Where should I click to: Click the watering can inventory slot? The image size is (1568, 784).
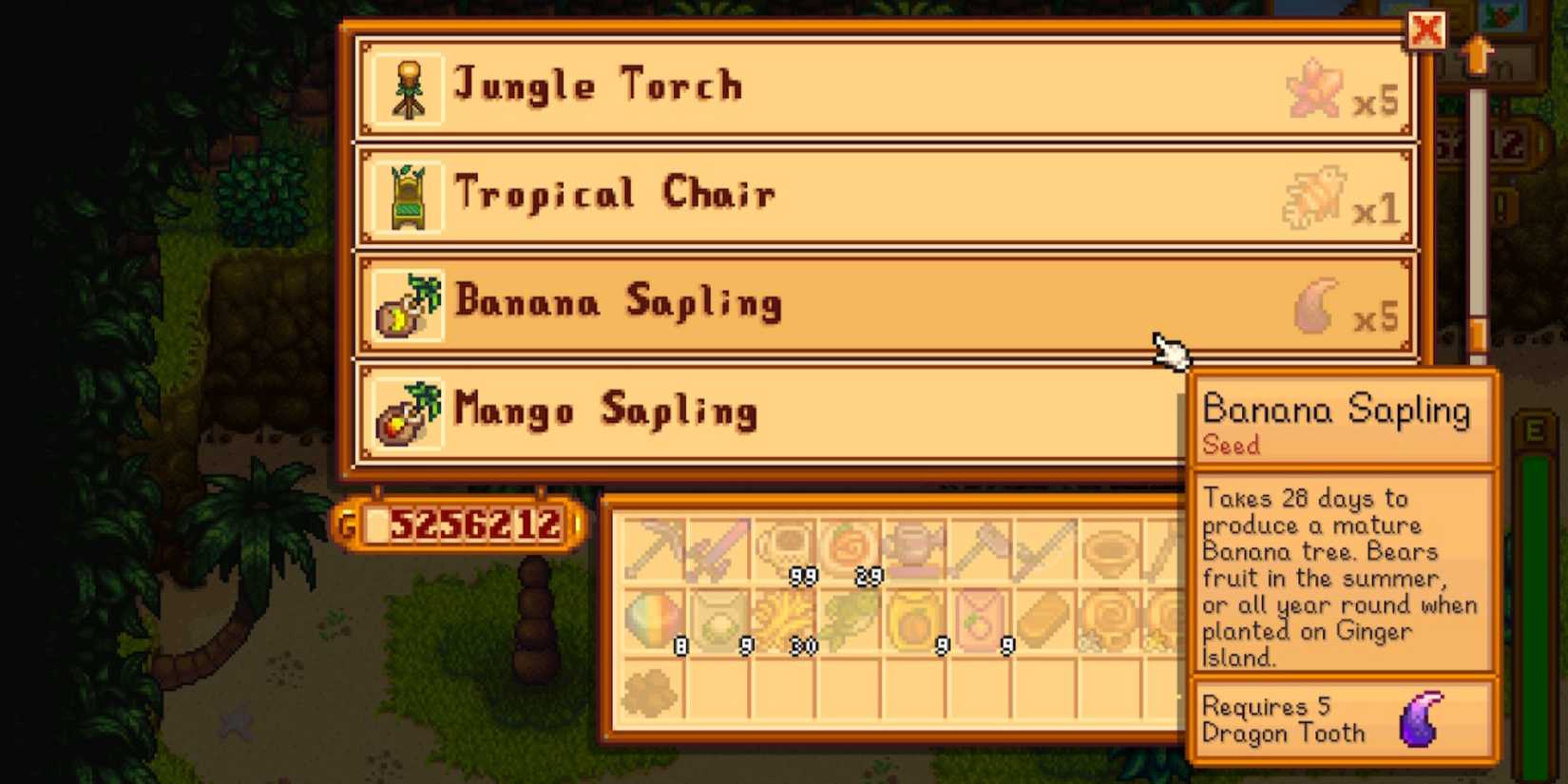[x=914, y=548]
